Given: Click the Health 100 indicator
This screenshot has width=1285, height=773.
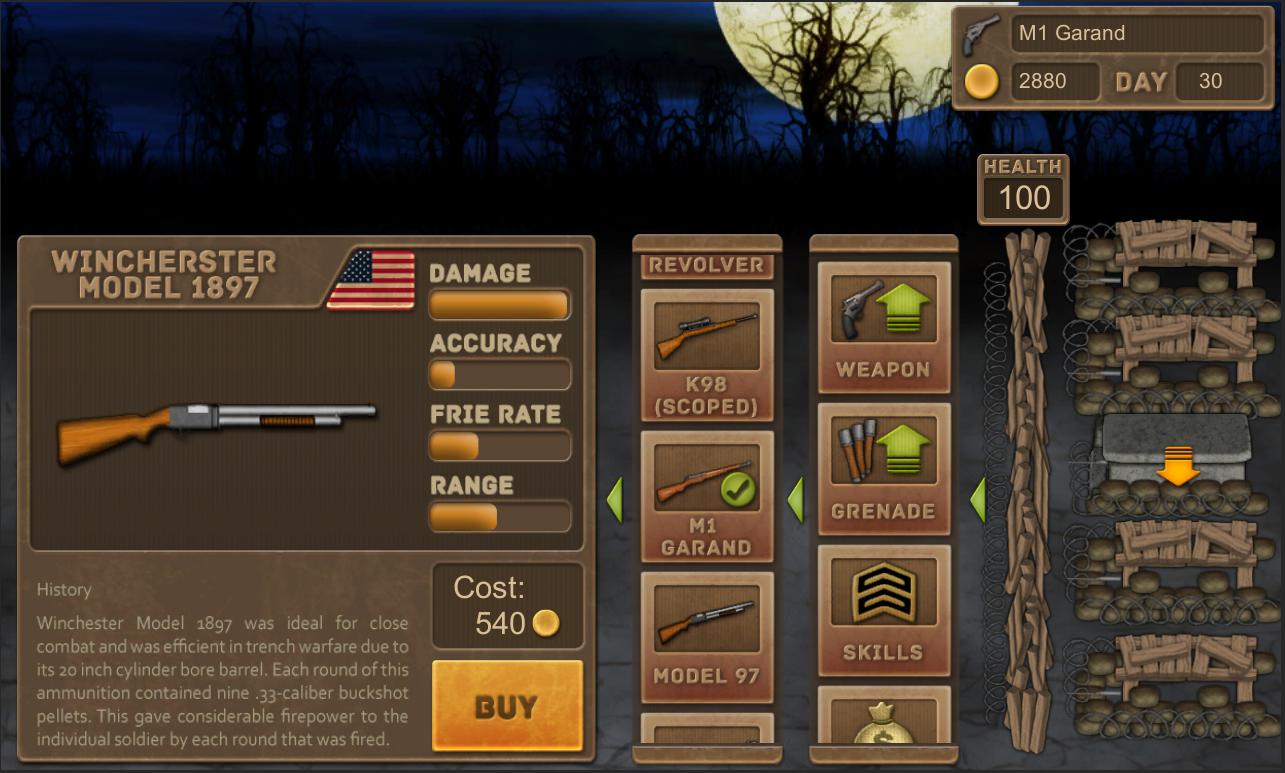Looking at the screenshot, I should (1022, 190).
